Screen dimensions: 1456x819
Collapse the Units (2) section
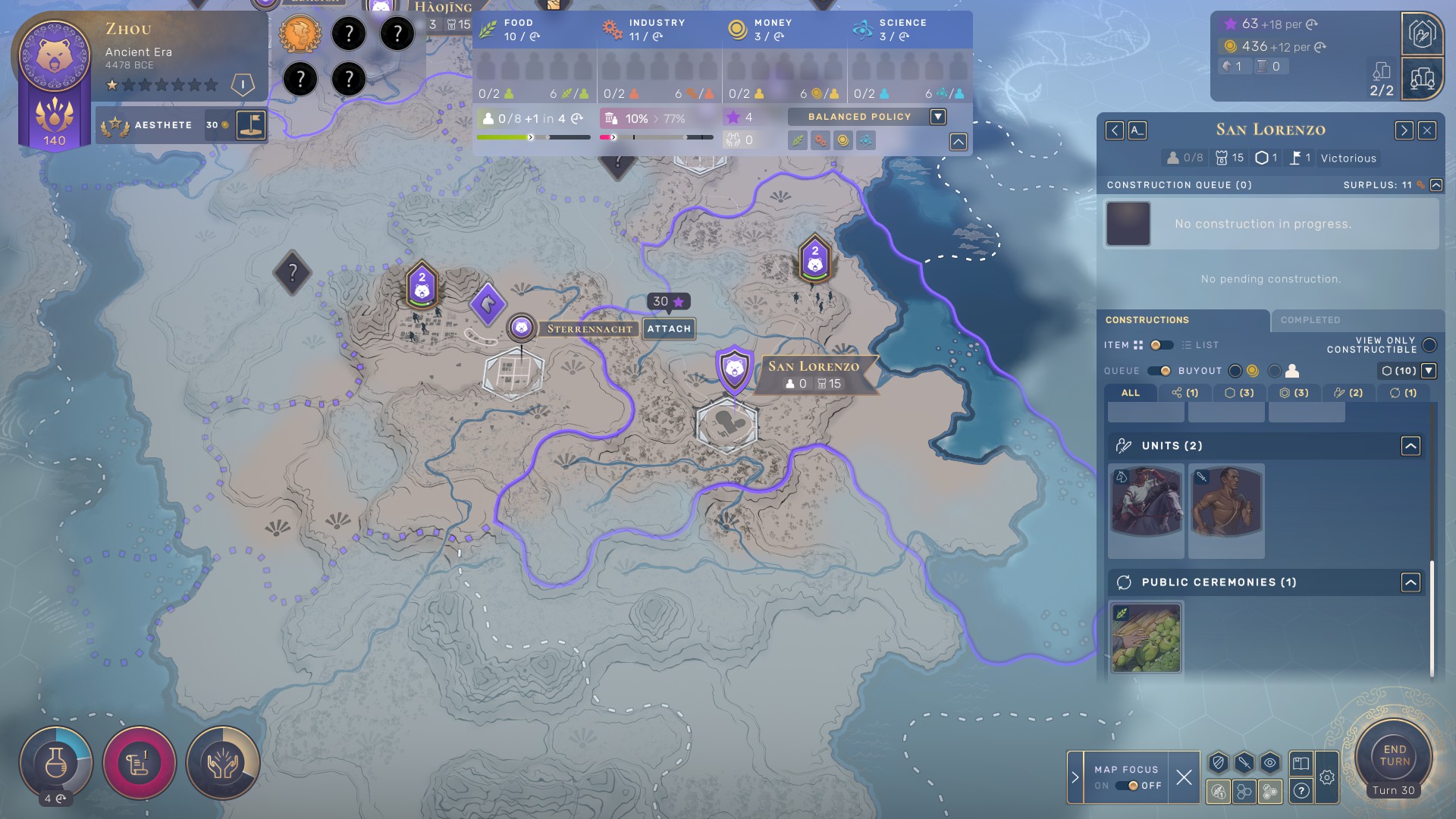point(1410,446)
